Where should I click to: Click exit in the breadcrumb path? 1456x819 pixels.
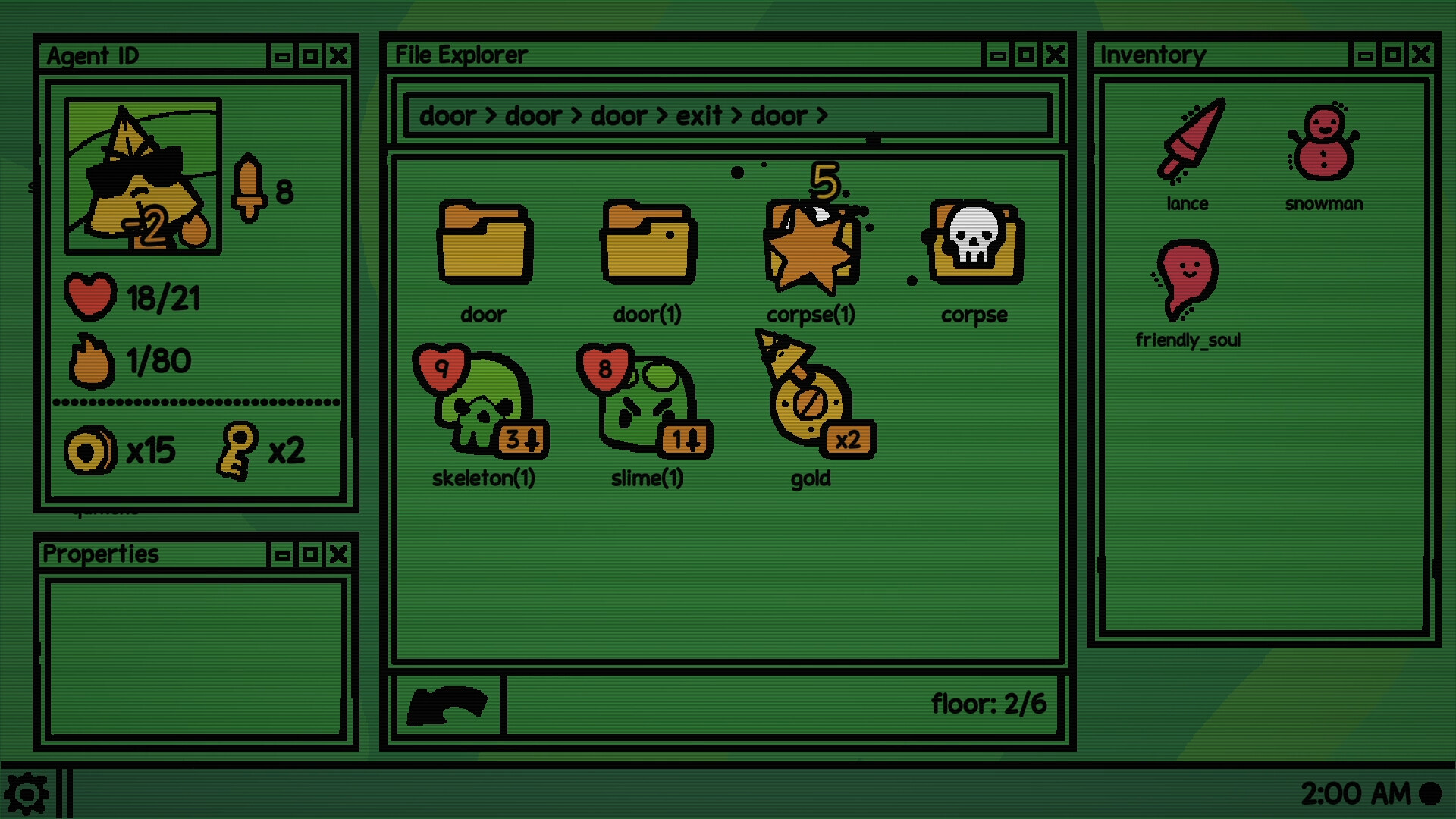[699, 115]
